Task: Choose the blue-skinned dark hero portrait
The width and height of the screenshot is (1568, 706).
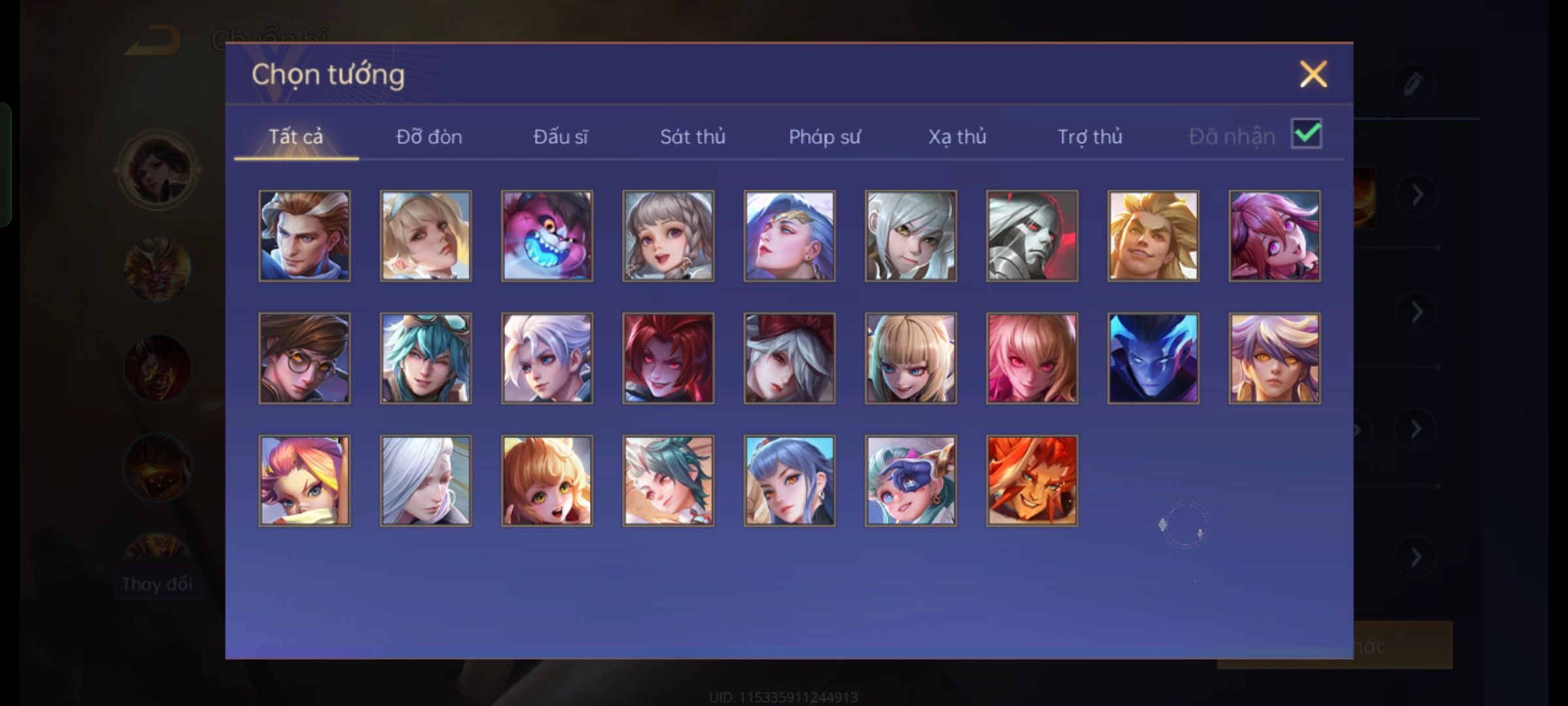Action: (x=1153, y=358)
